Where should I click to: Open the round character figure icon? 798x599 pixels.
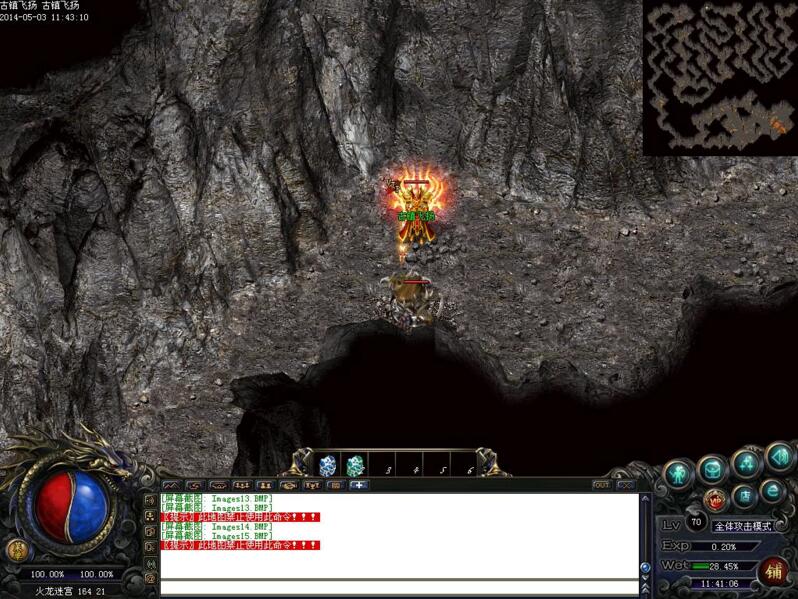point(679,472)
